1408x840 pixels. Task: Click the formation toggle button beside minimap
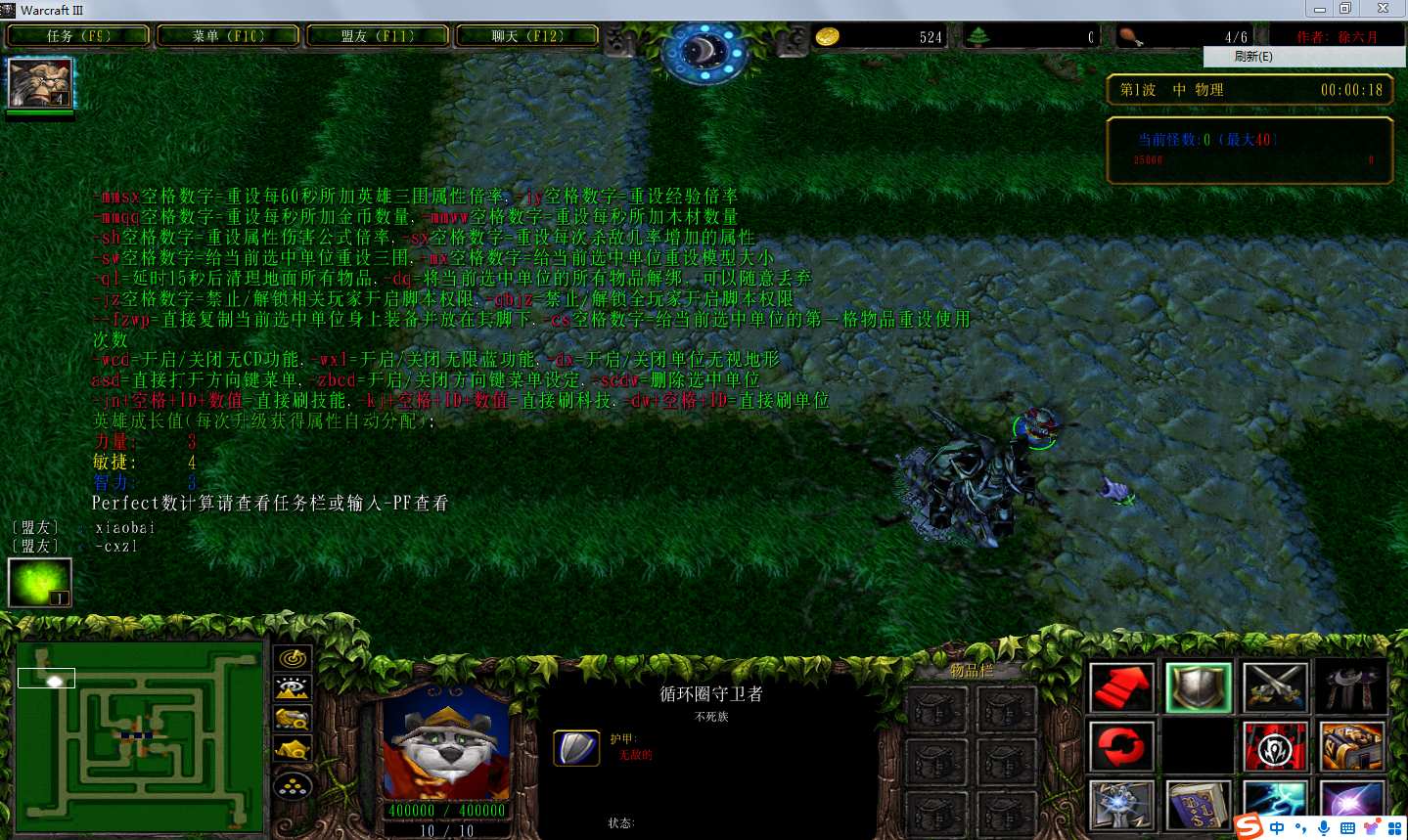tap(293, 785)
